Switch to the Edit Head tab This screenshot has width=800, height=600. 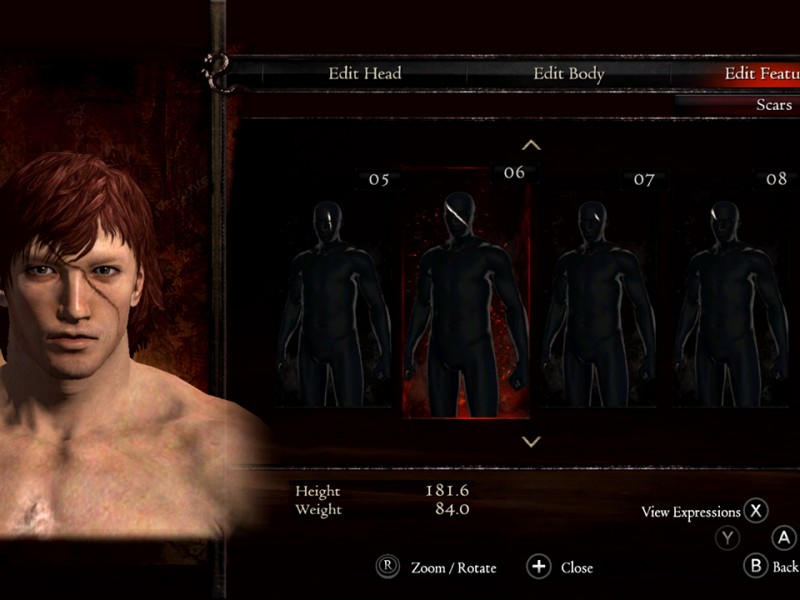click(364, 73)
